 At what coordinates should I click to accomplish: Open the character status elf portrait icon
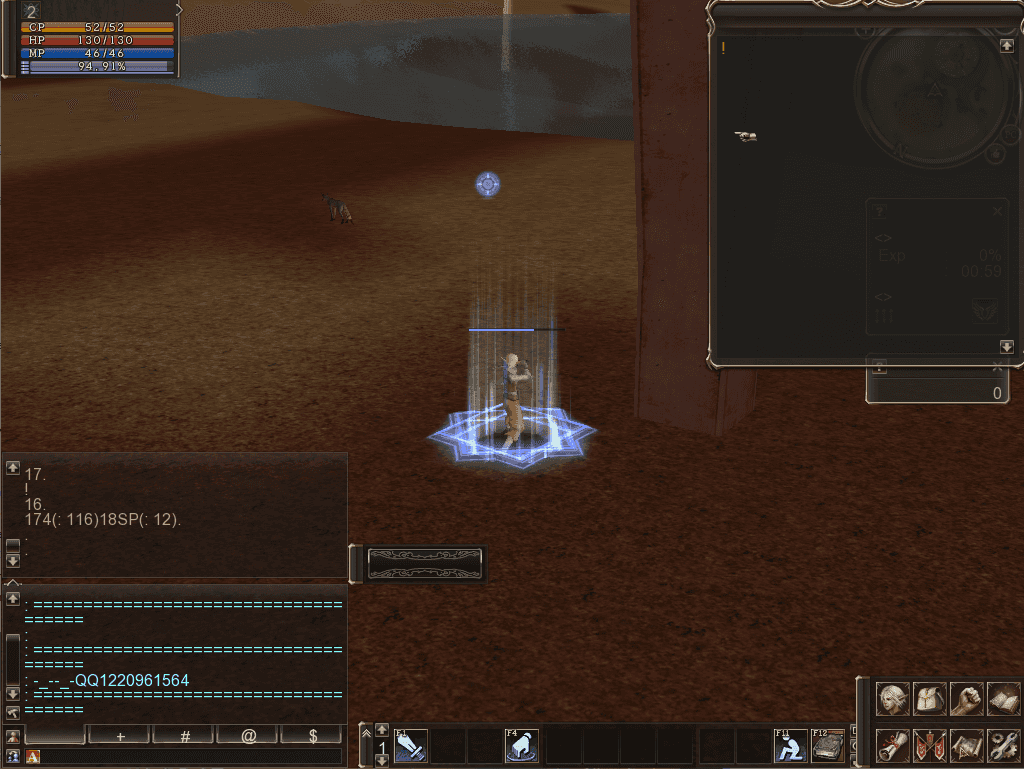pyautogui.click(x=893, y=698)
